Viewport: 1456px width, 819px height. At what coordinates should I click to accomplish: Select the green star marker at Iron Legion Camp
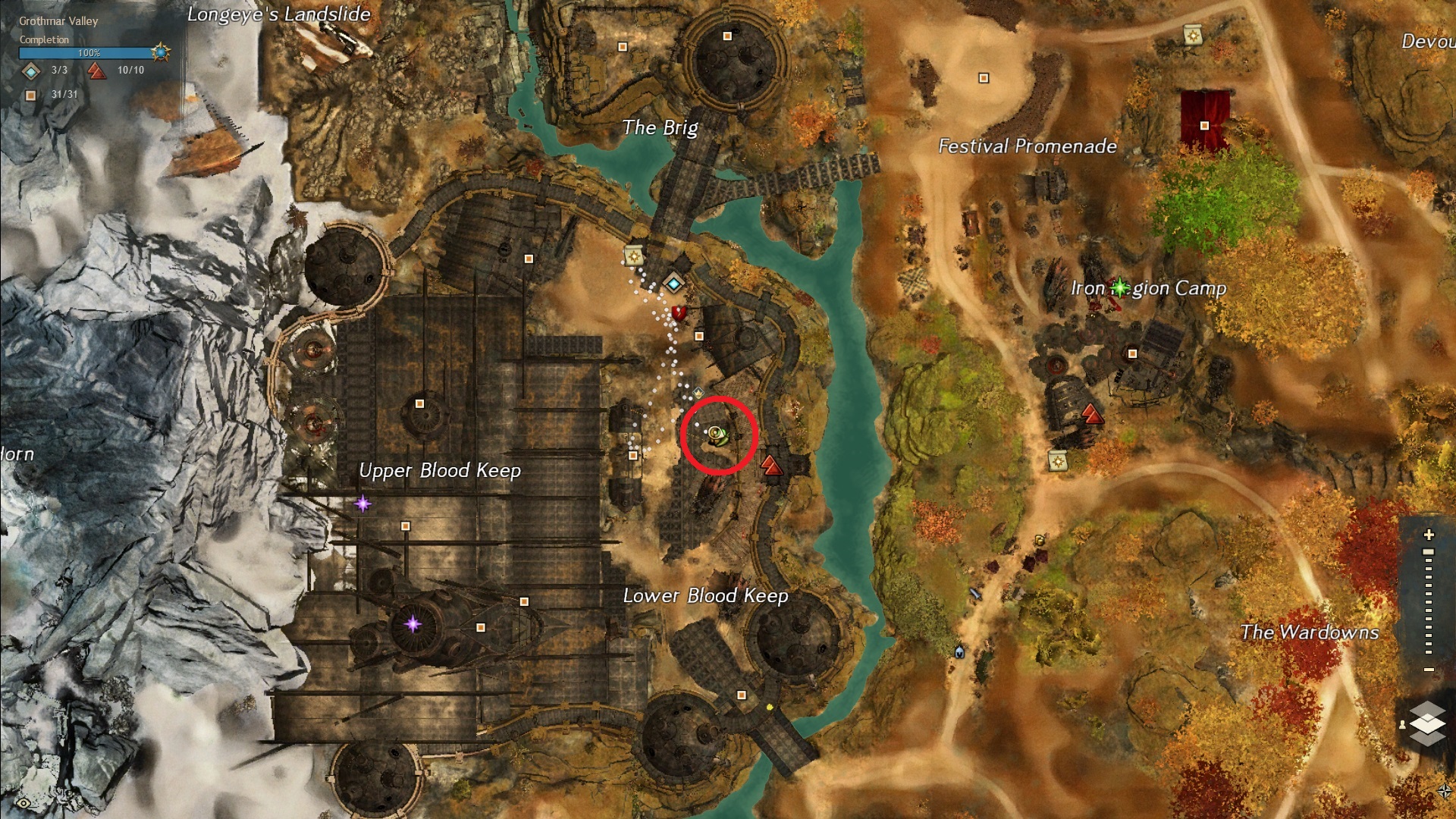tap(1119, 287)
